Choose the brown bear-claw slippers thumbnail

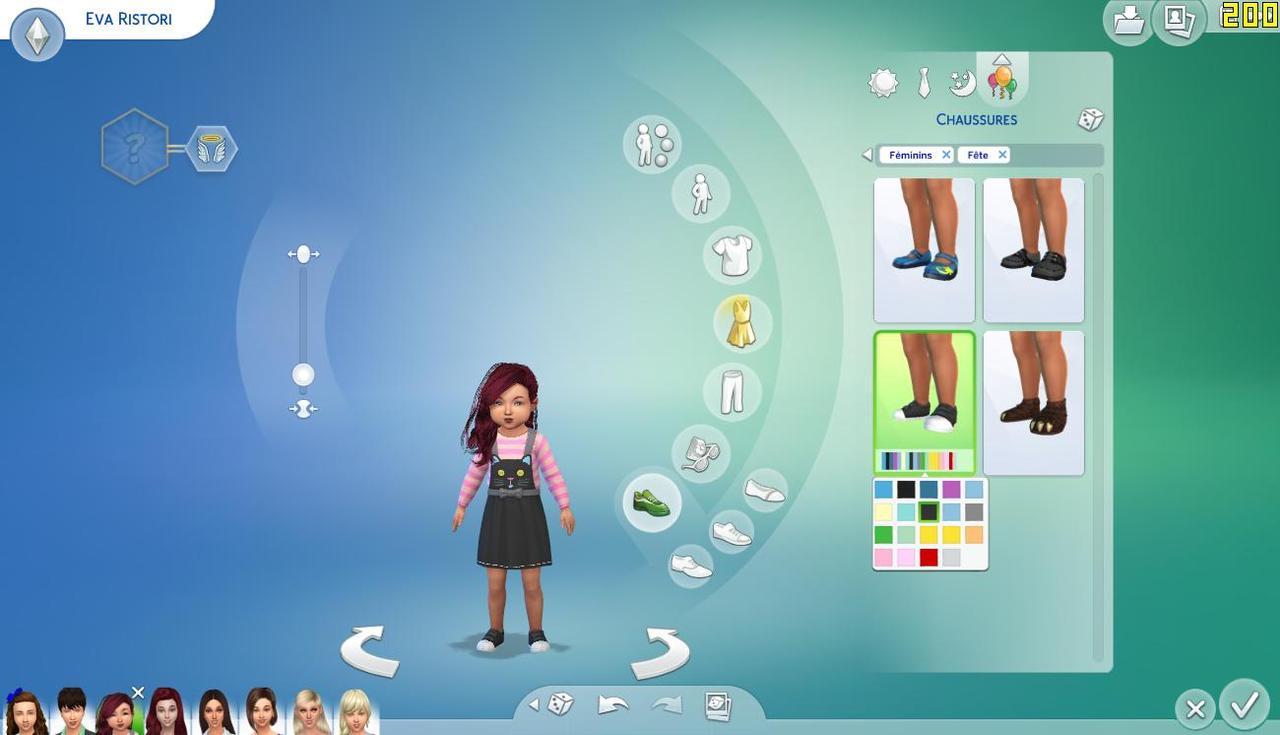(x=1033, y=402)
